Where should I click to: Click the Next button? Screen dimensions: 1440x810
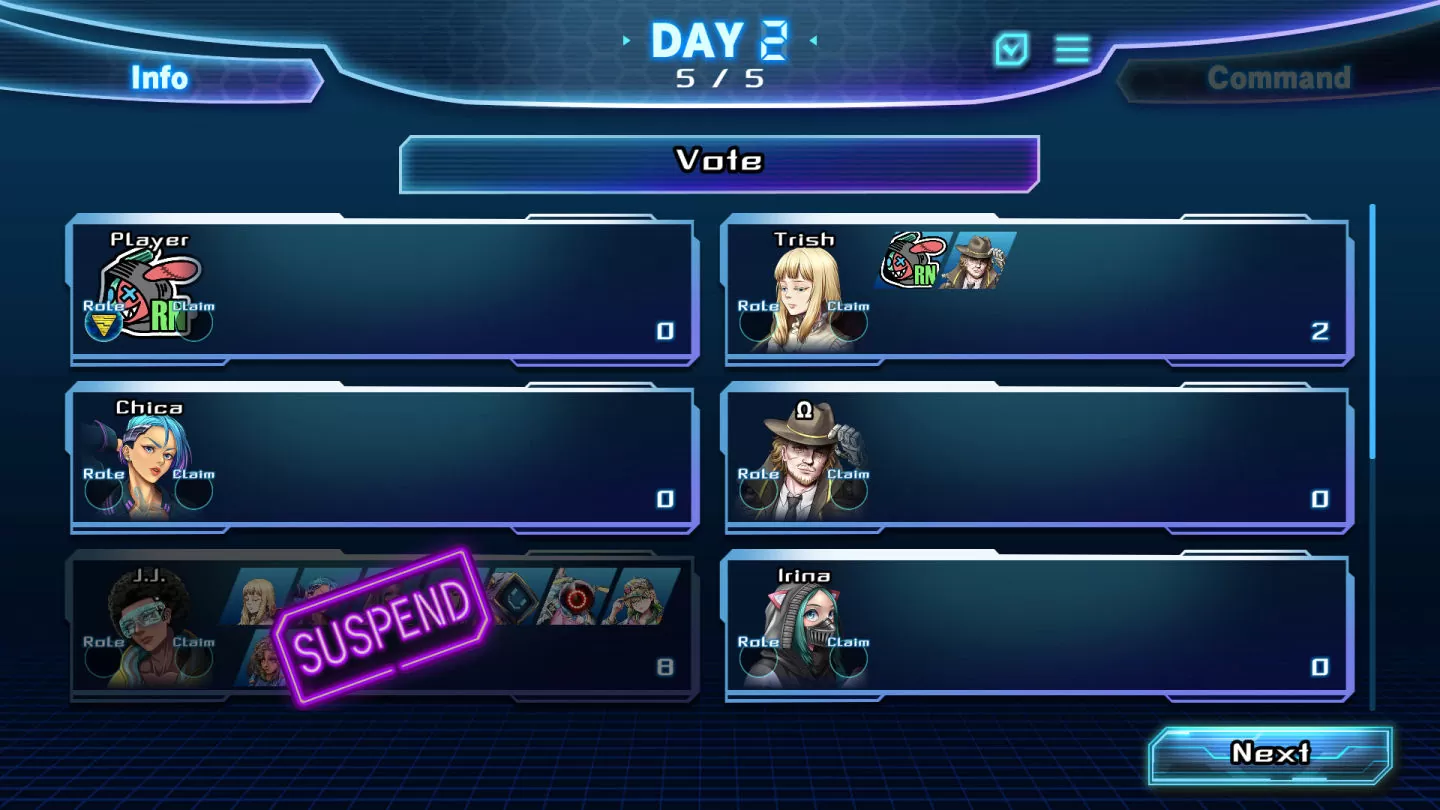tap(1270, 754)
